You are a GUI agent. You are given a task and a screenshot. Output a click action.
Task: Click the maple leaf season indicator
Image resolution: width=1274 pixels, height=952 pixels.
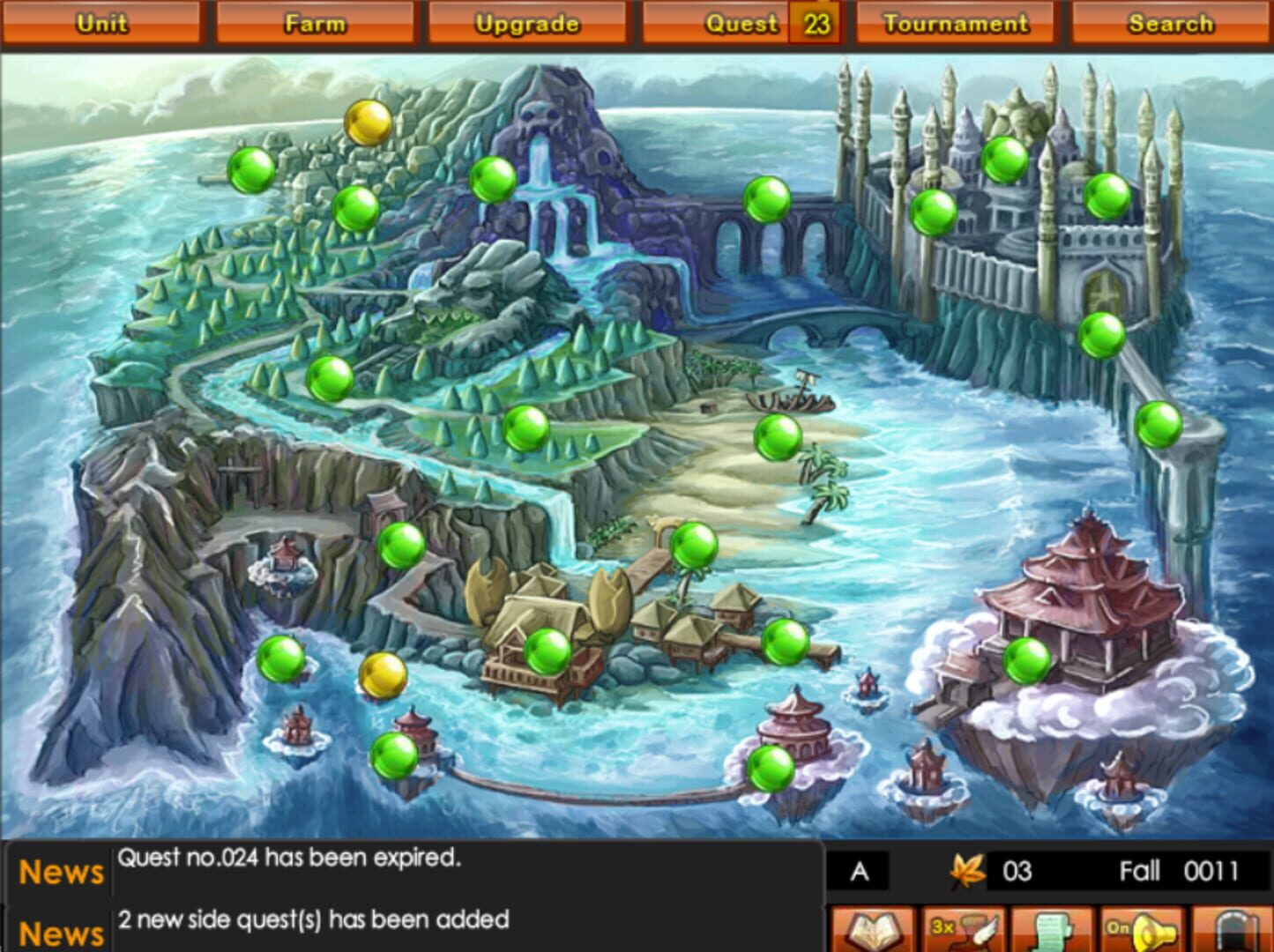tap(966, 869)
